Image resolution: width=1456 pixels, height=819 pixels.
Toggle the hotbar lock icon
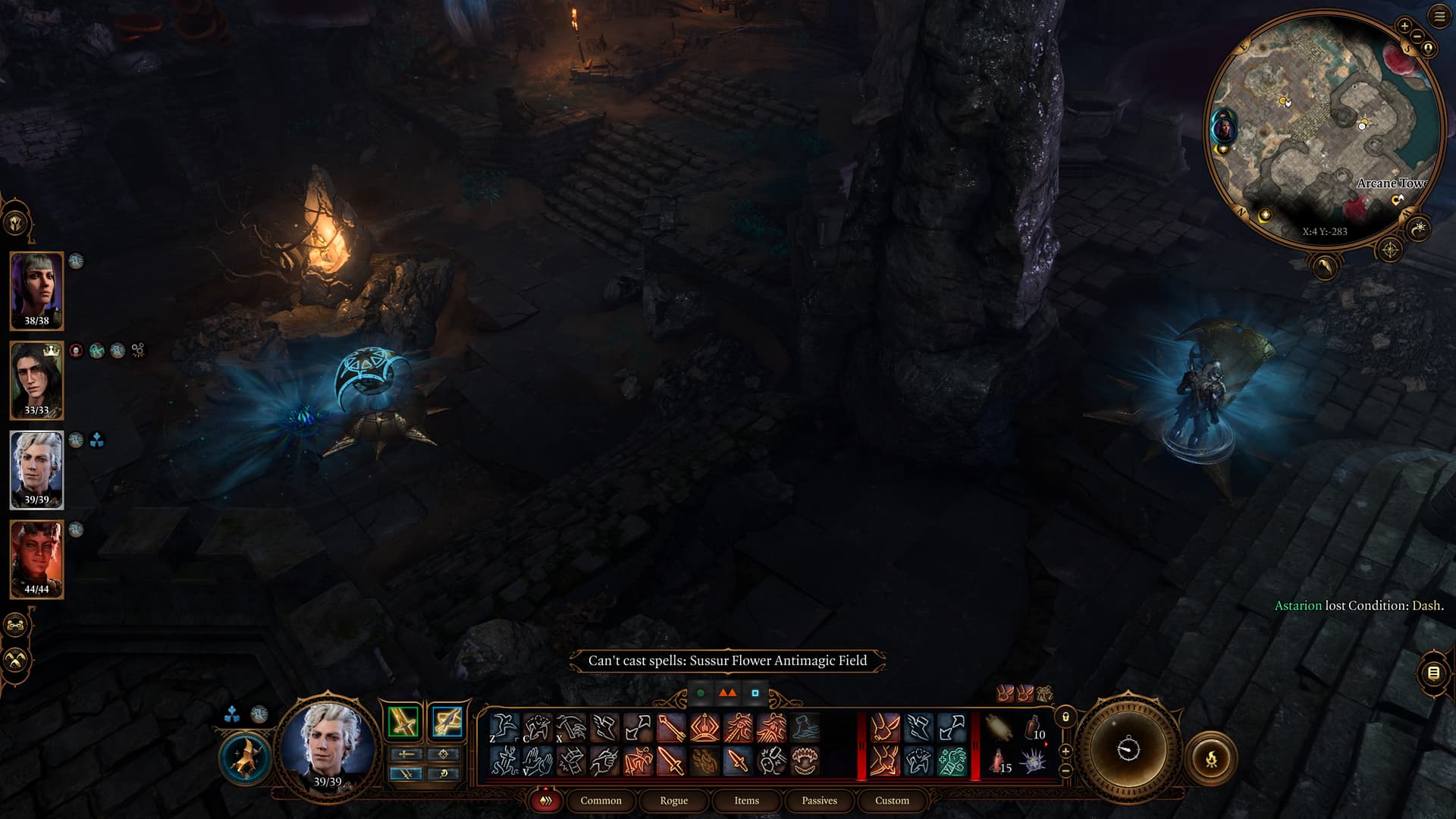(x=1065, y=717)
